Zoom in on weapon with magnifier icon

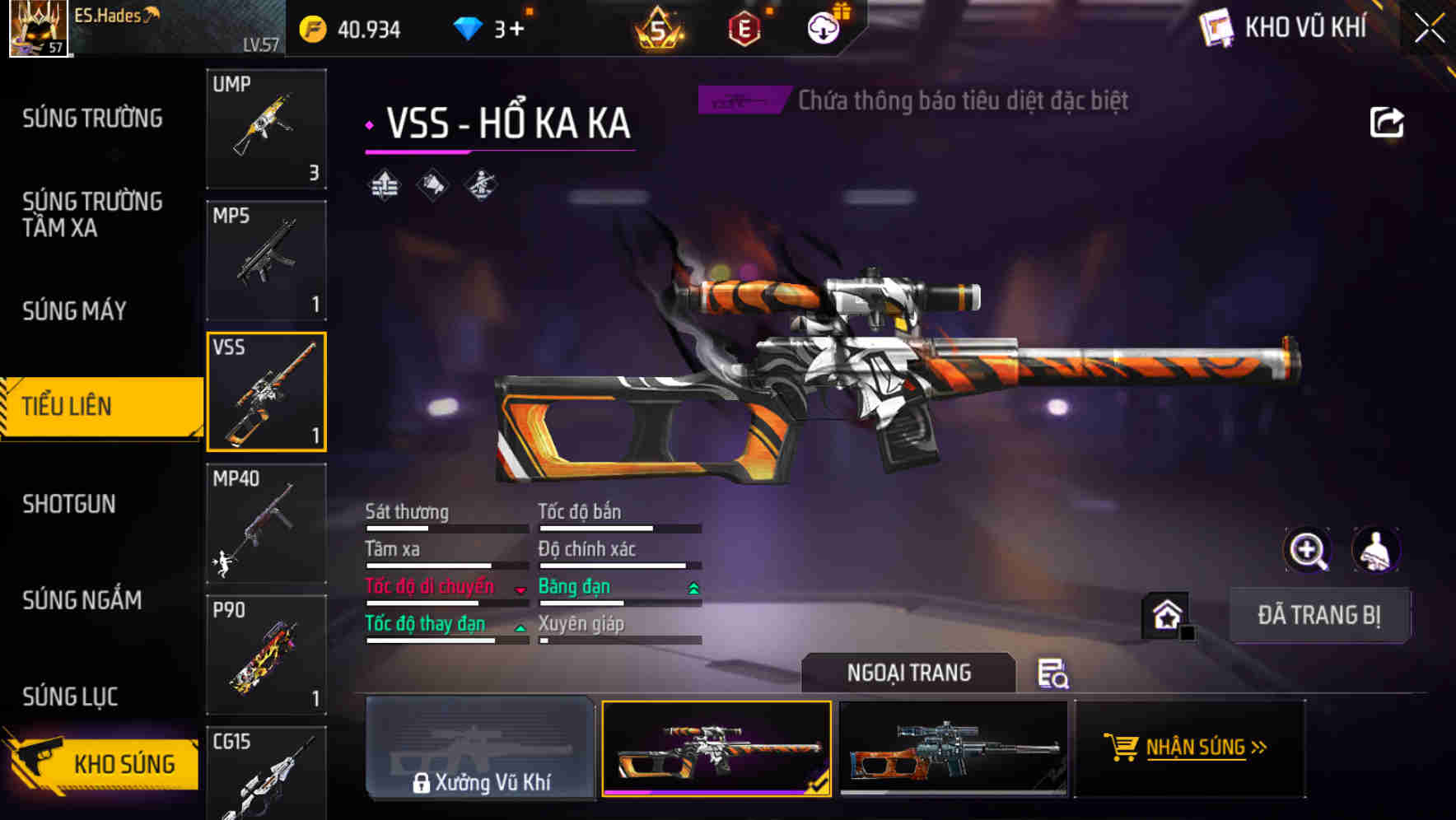1309,550
